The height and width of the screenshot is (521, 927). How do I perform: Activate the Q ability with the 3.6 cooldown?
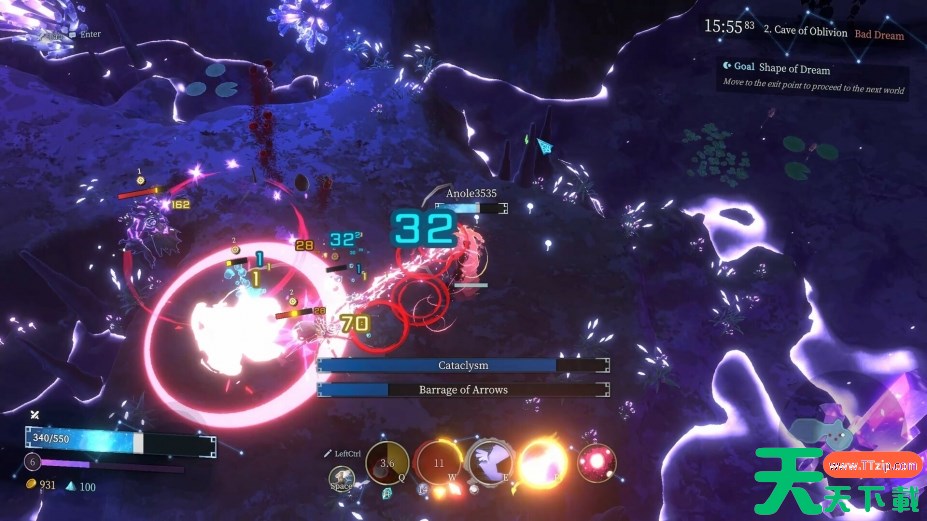point(386,463)
